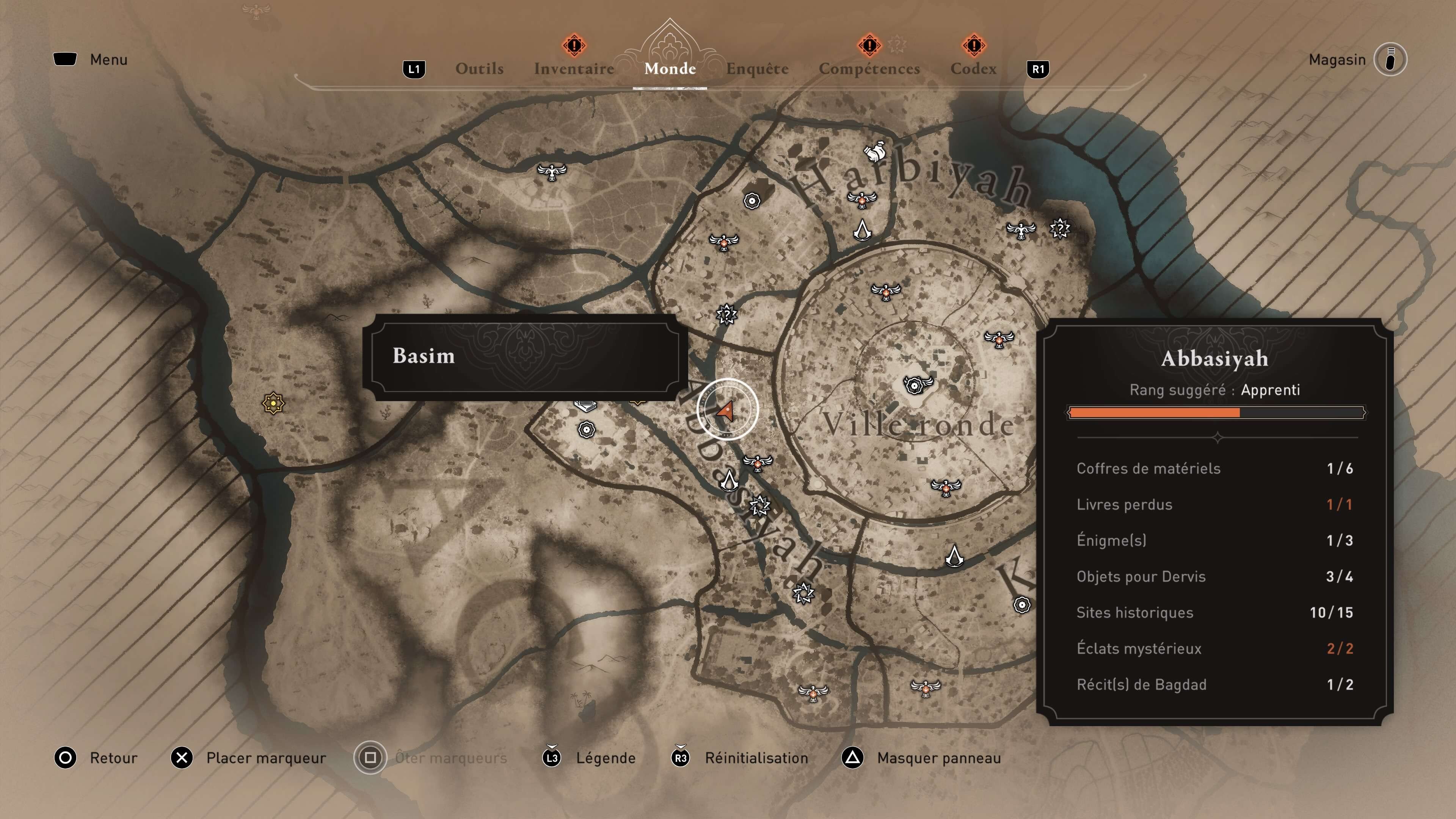Select the Monde tab
This screenshot has width=1456, height=819.
coord(670,69)
